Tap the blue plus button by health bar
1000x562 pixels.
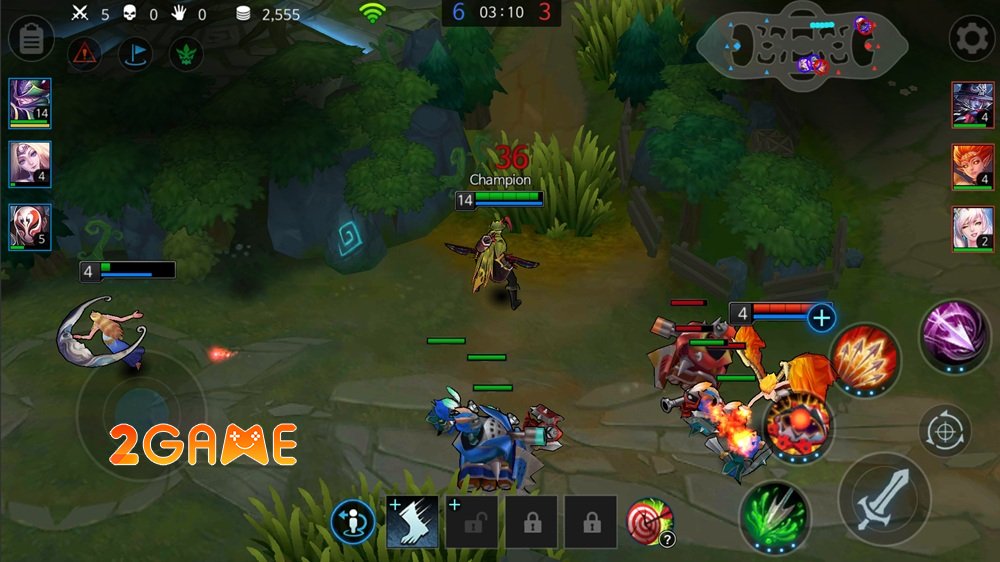pos(821,318)
